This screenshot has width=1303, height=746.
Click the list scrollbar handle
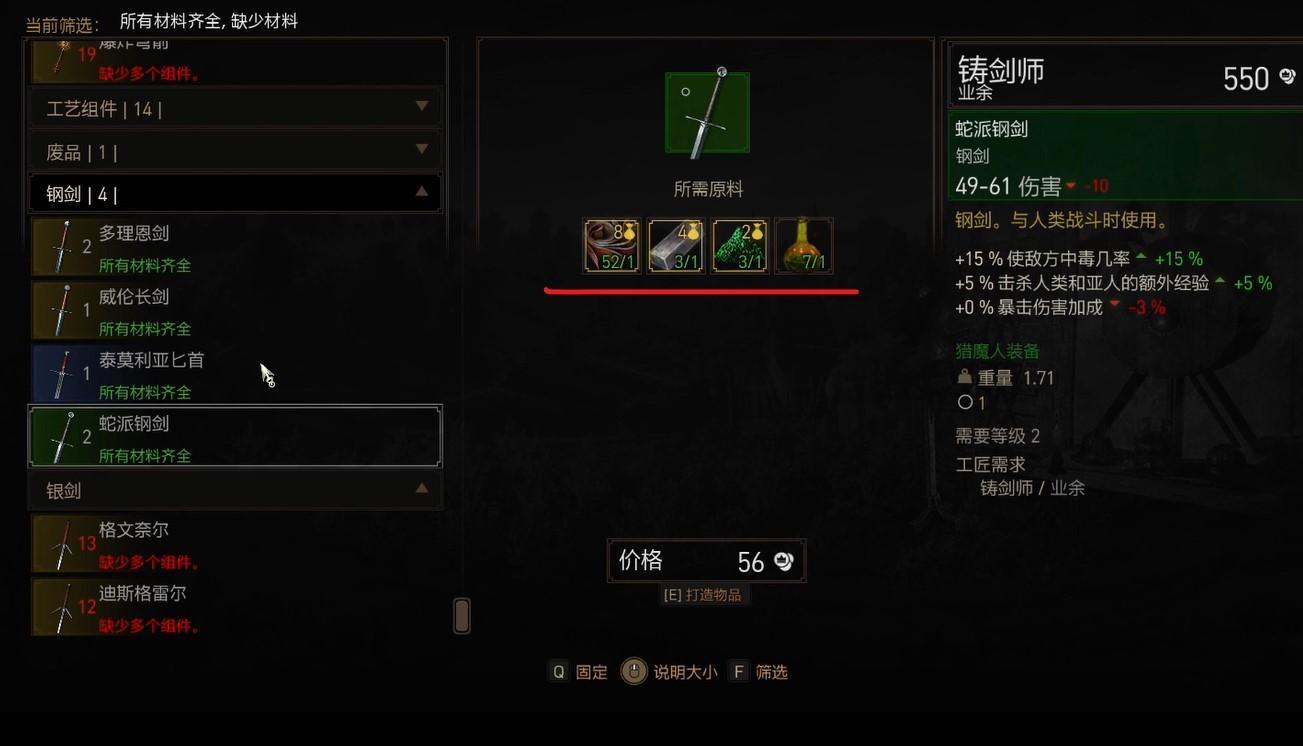[x=461, y=616]
